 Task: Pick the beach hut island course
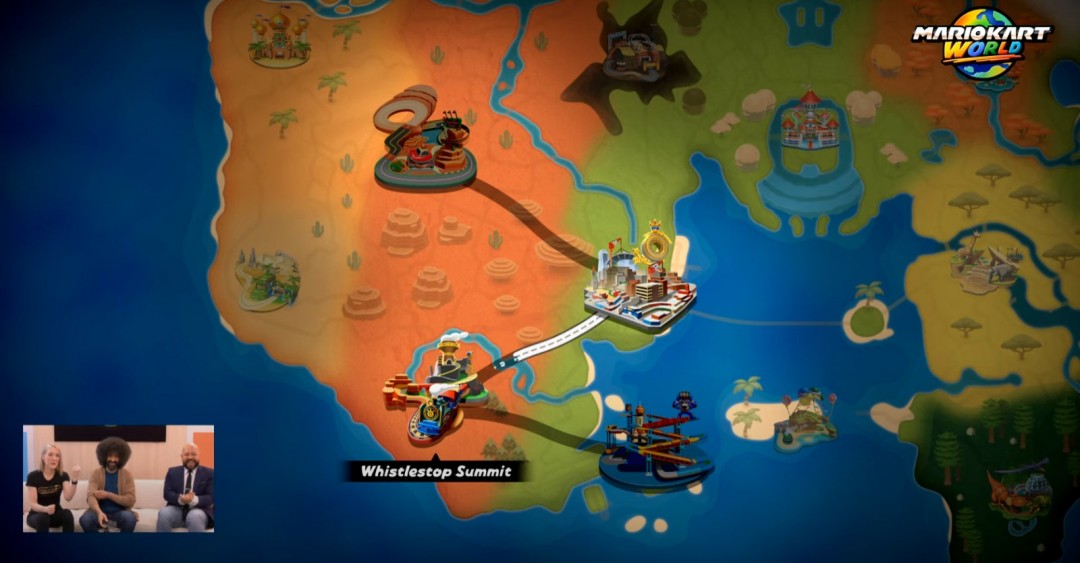coord(804,419)
